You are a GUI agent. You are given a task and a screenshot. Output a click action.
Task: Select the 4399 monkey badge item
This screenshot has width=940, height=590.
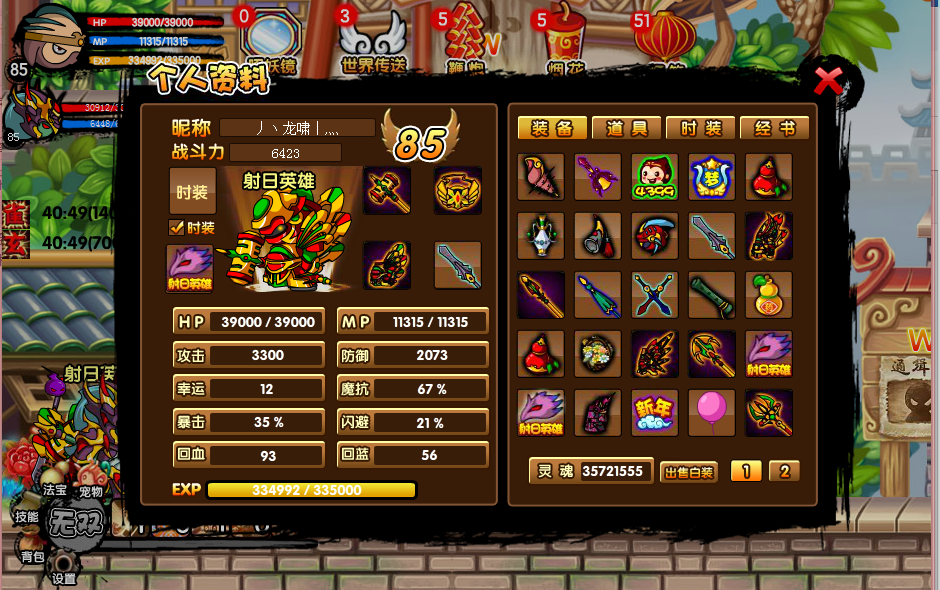655,177
